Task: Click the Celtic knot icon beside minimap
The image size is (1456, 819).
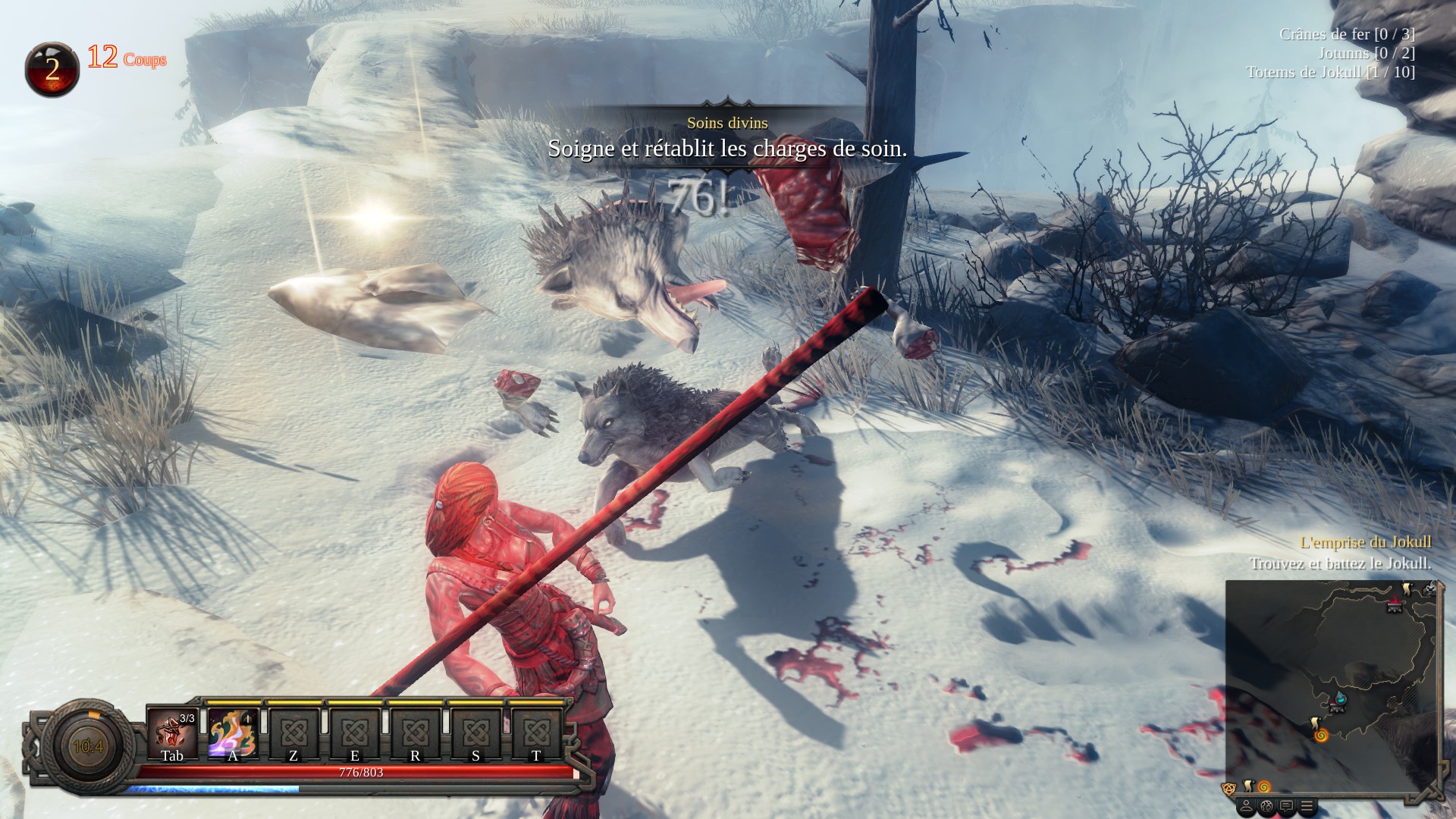Action: [1228, 789]
